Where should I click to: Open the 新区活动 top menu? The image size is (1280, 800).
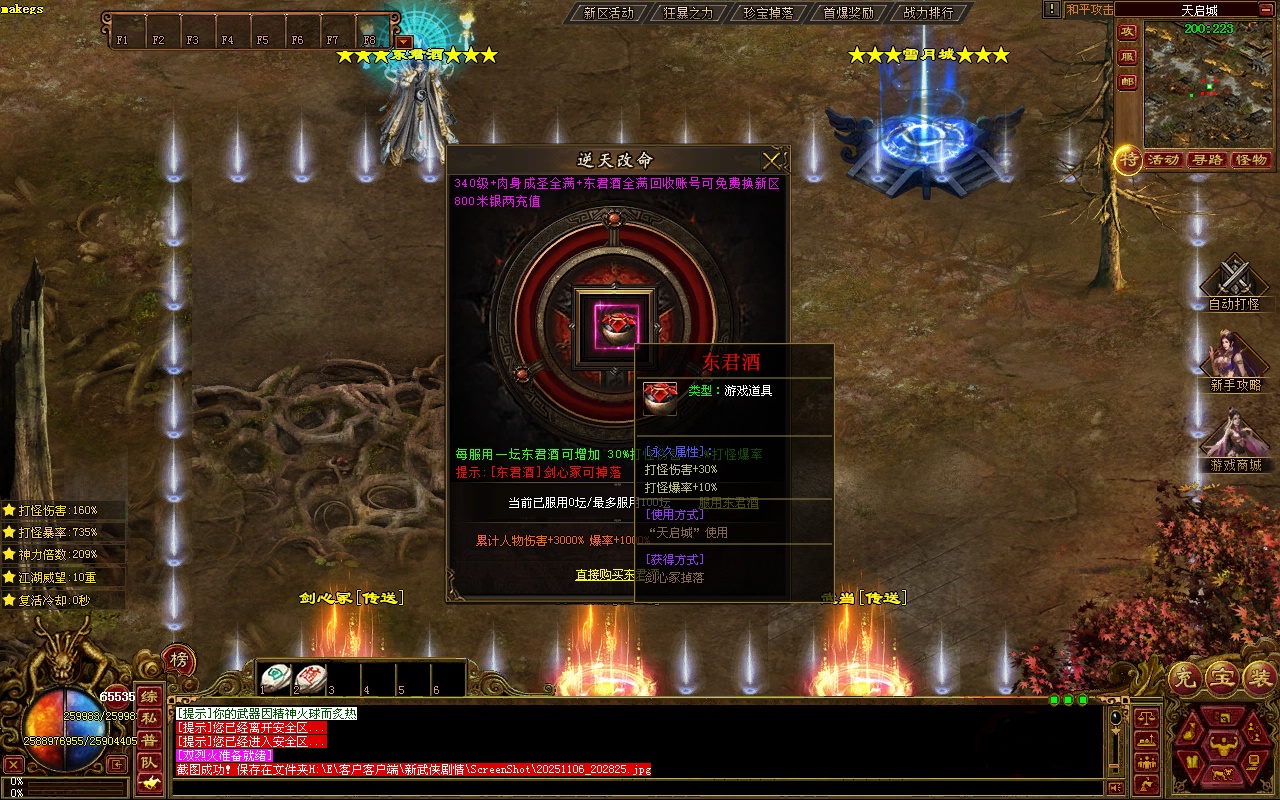609,13
